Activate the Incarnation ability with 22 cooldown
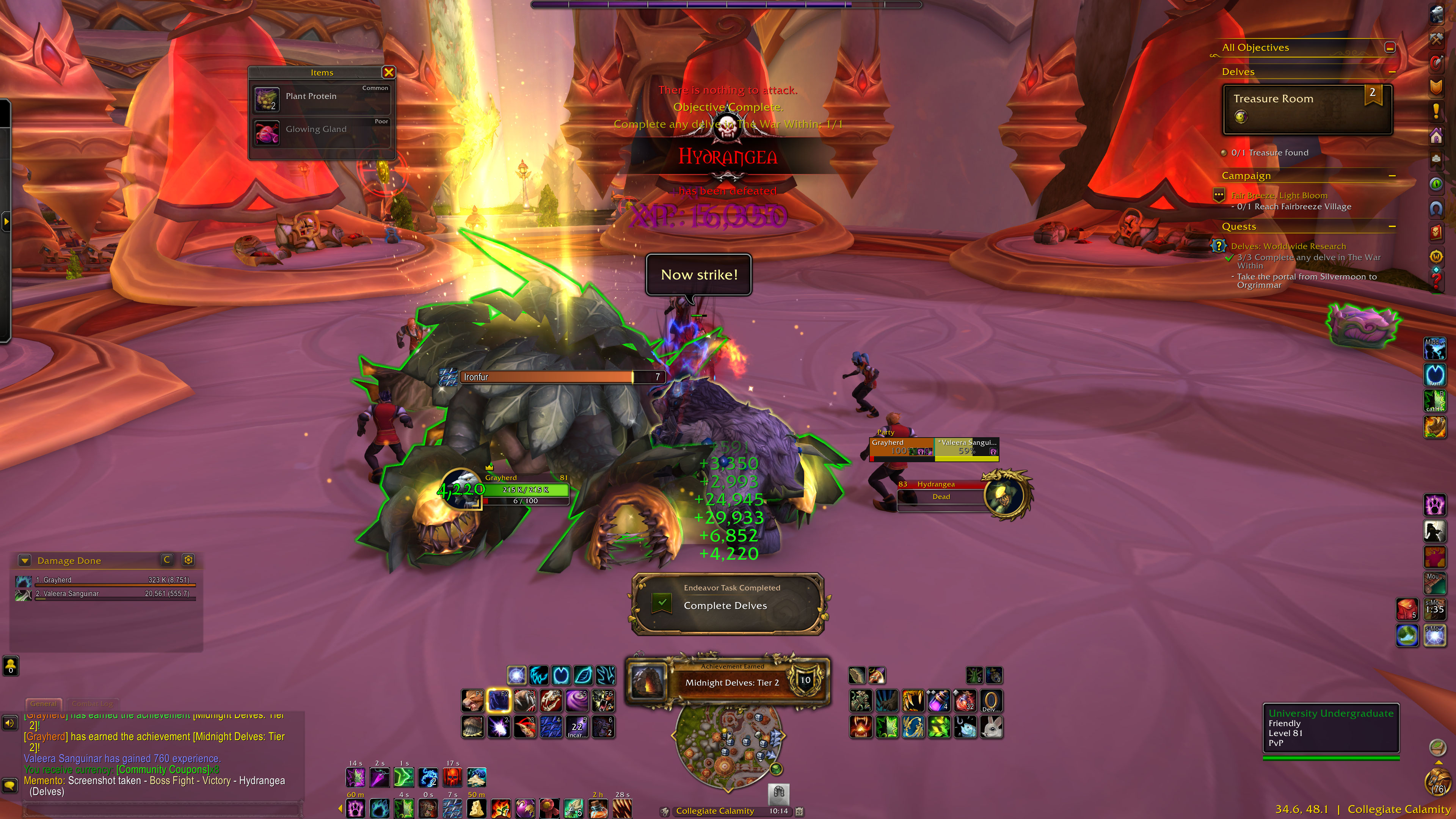 coord(576,727)
